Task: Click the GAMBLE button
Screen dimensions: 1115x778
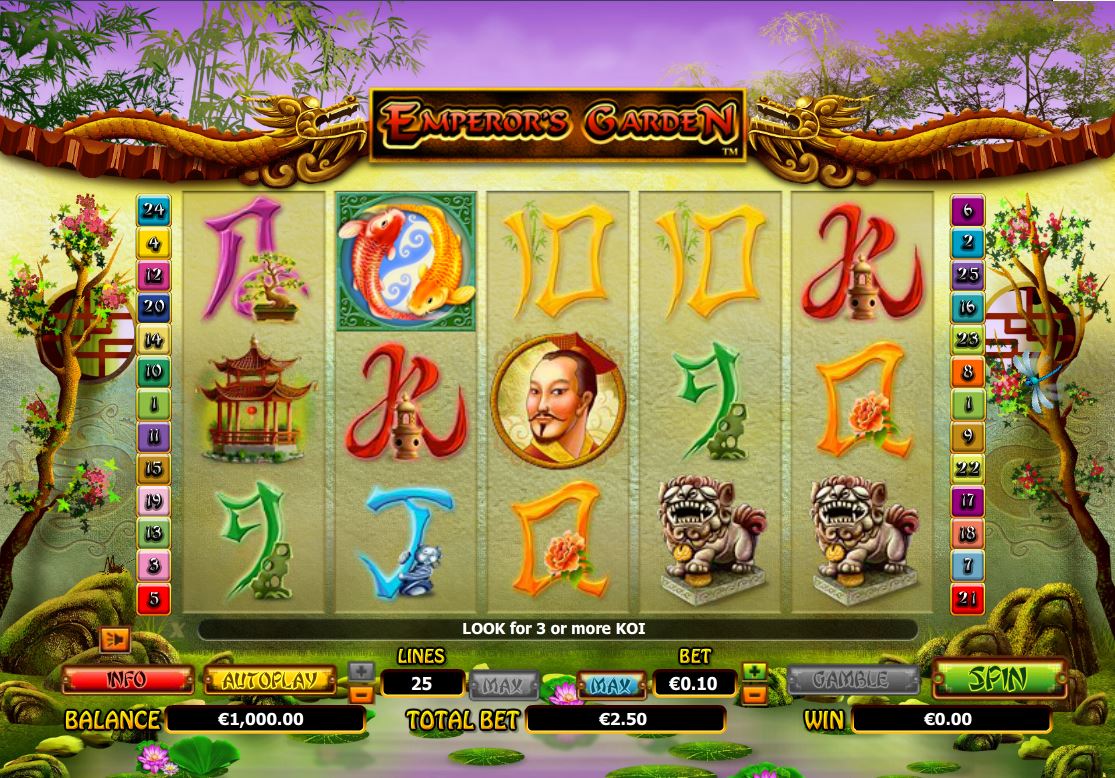Action: pyautogui.click(x=852, y=680)
